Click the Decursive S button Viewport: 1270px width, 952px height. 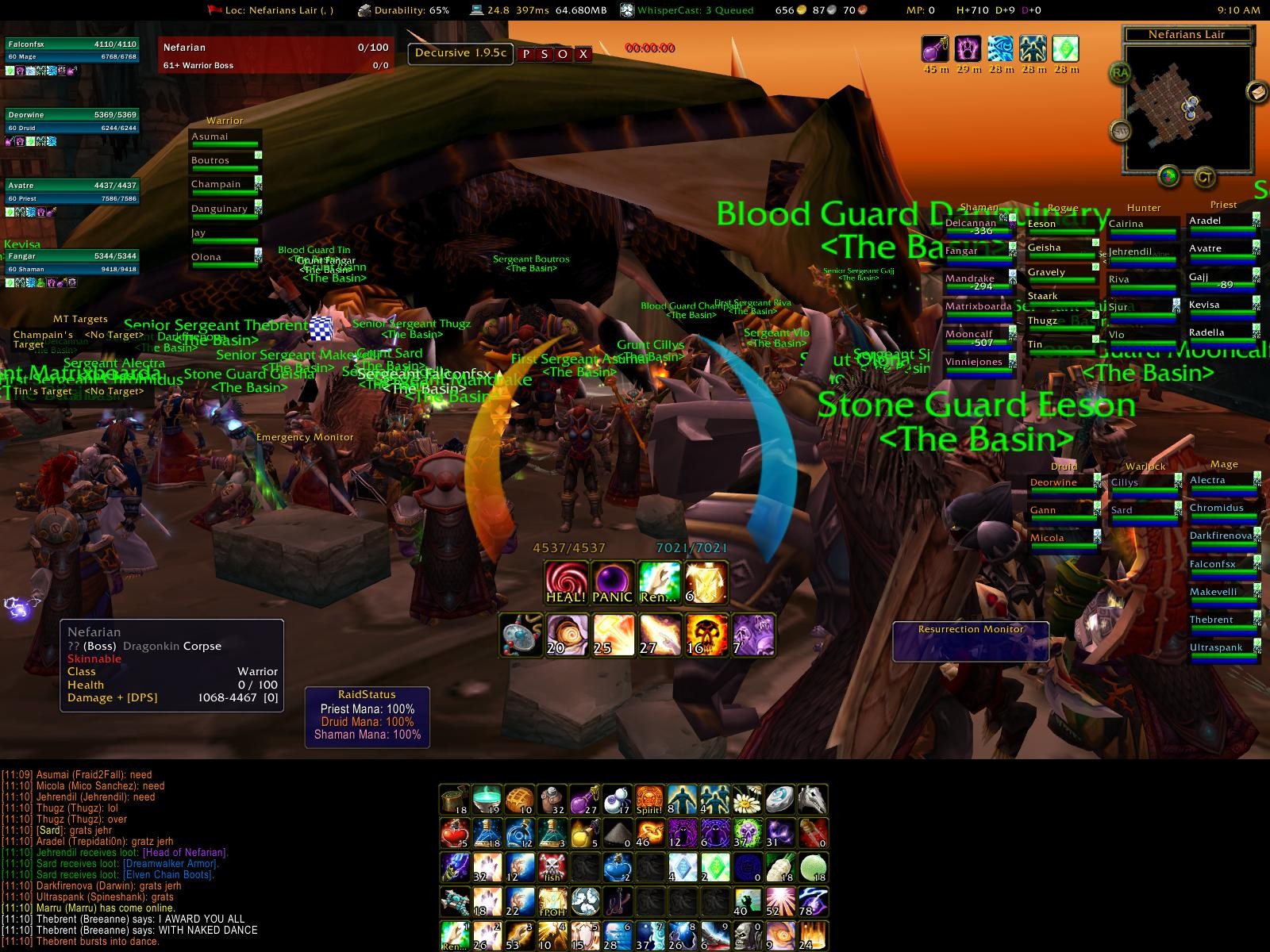coord(545,54)
